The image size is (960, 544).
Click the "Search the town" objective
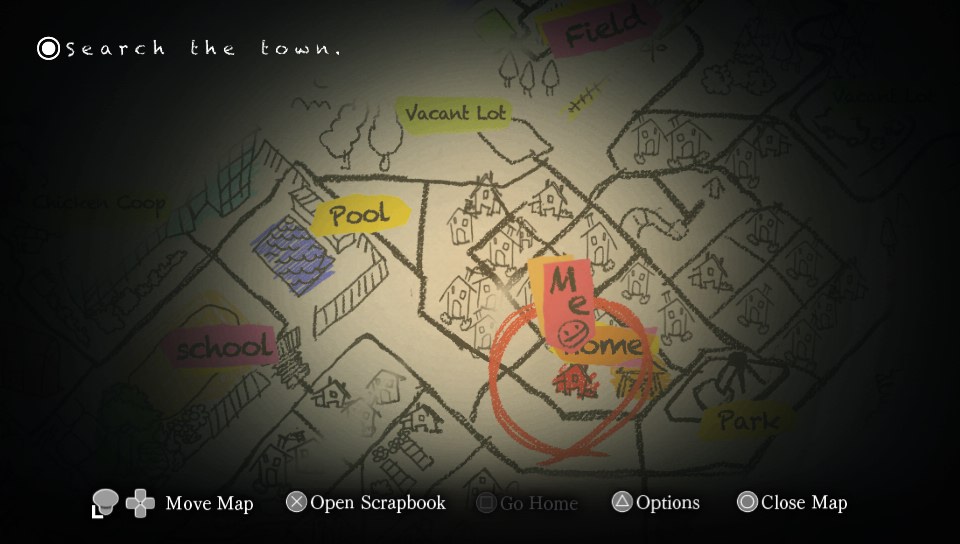tap(190, 48)
